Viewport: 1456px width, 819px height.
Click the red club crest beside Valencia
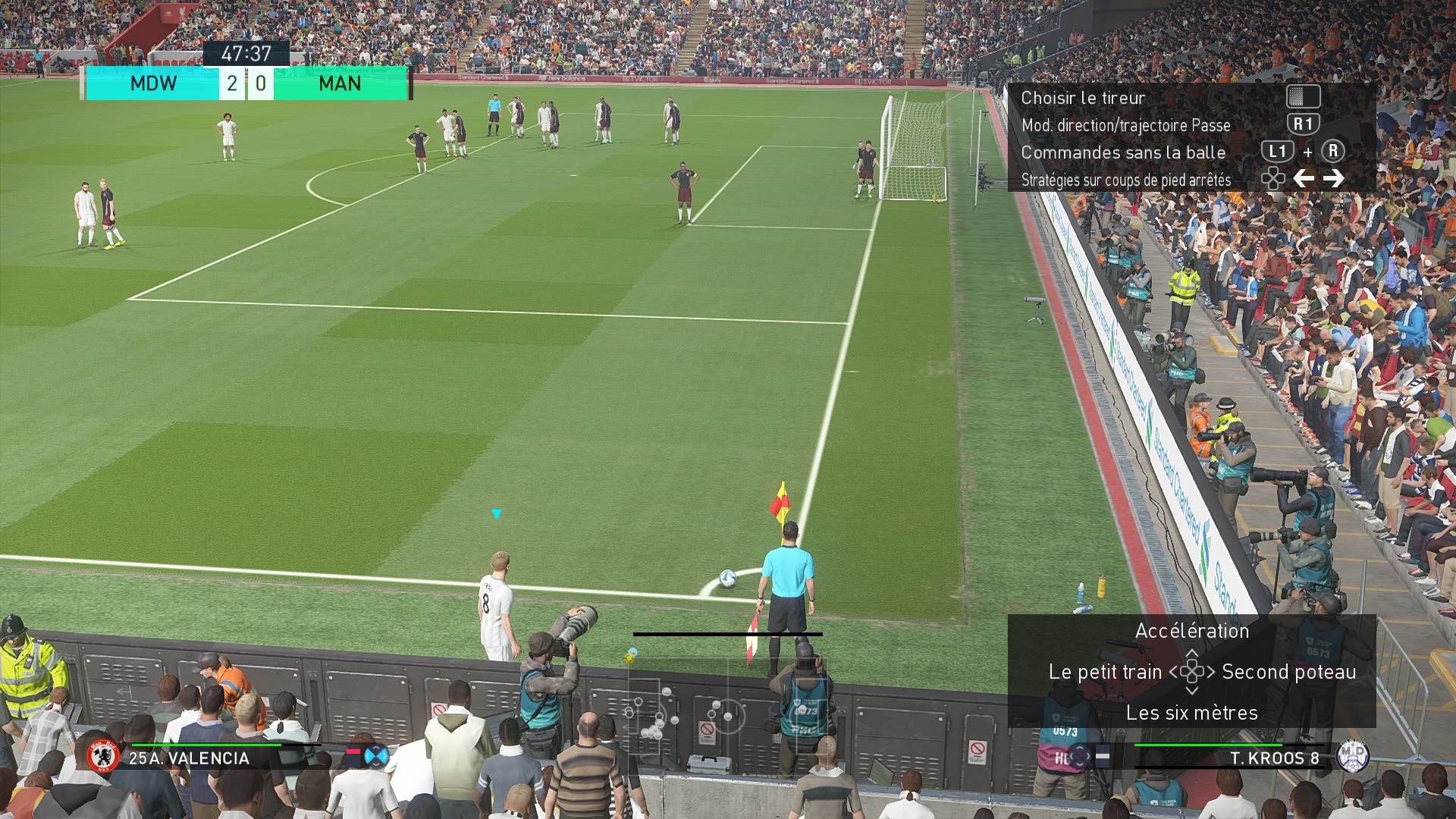pos(102,757)
